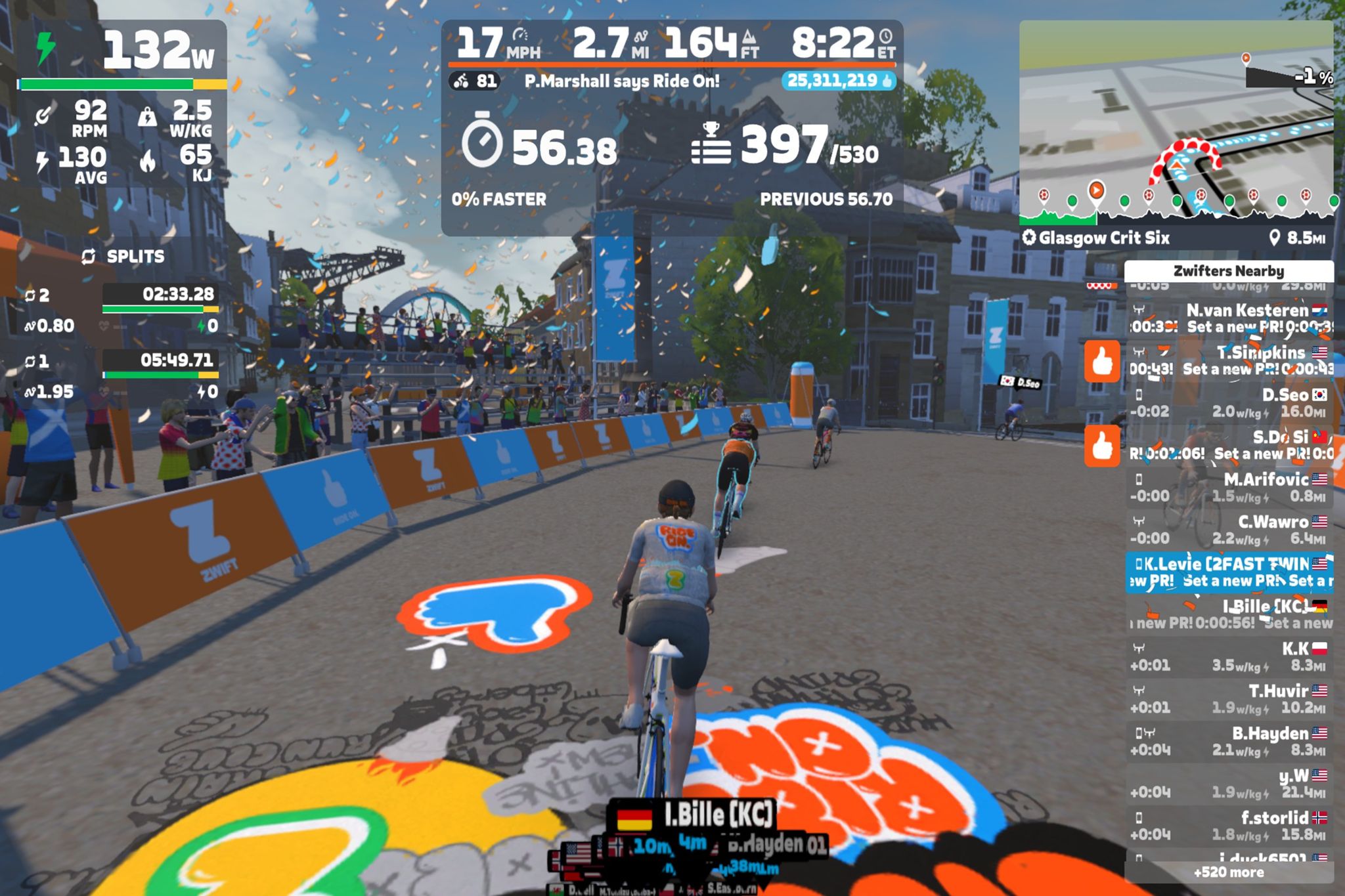Image resolution: width=1345 pixels, height=896 pixels.
Task: Select D.Seo in the nearby riders list
Action: pos(1229,403)
